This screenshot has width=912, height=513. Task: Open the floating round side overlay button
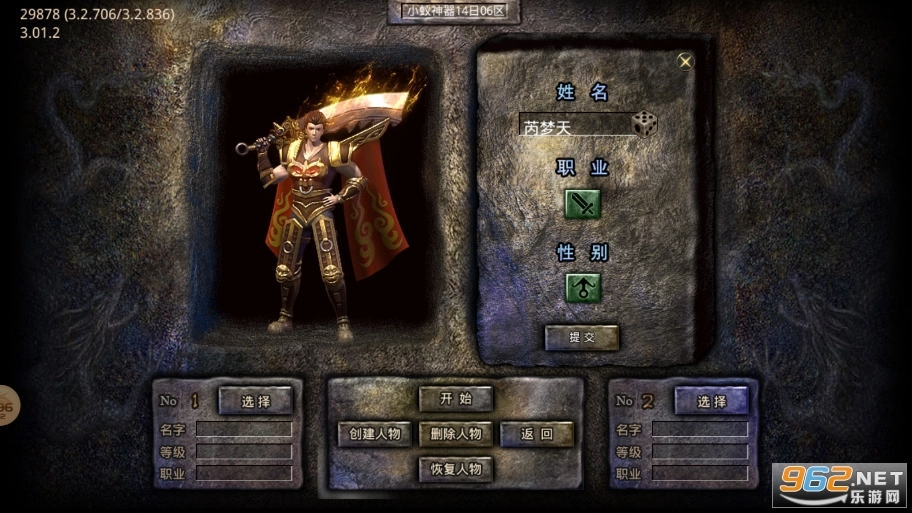click(5, 405)
